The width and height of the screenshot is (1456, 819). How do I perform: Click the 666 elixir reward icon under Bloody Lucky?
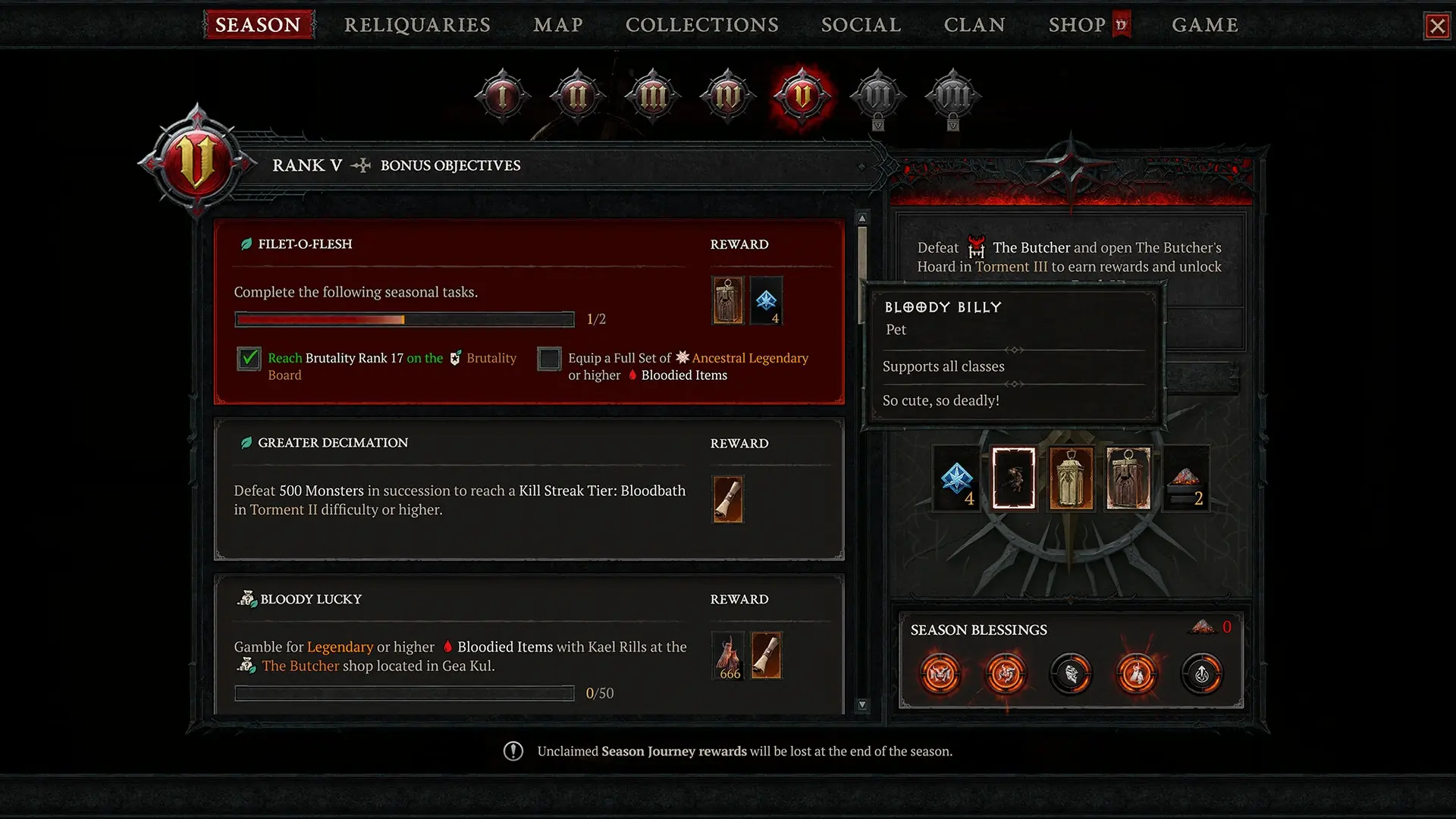click(x=728, y=655)
